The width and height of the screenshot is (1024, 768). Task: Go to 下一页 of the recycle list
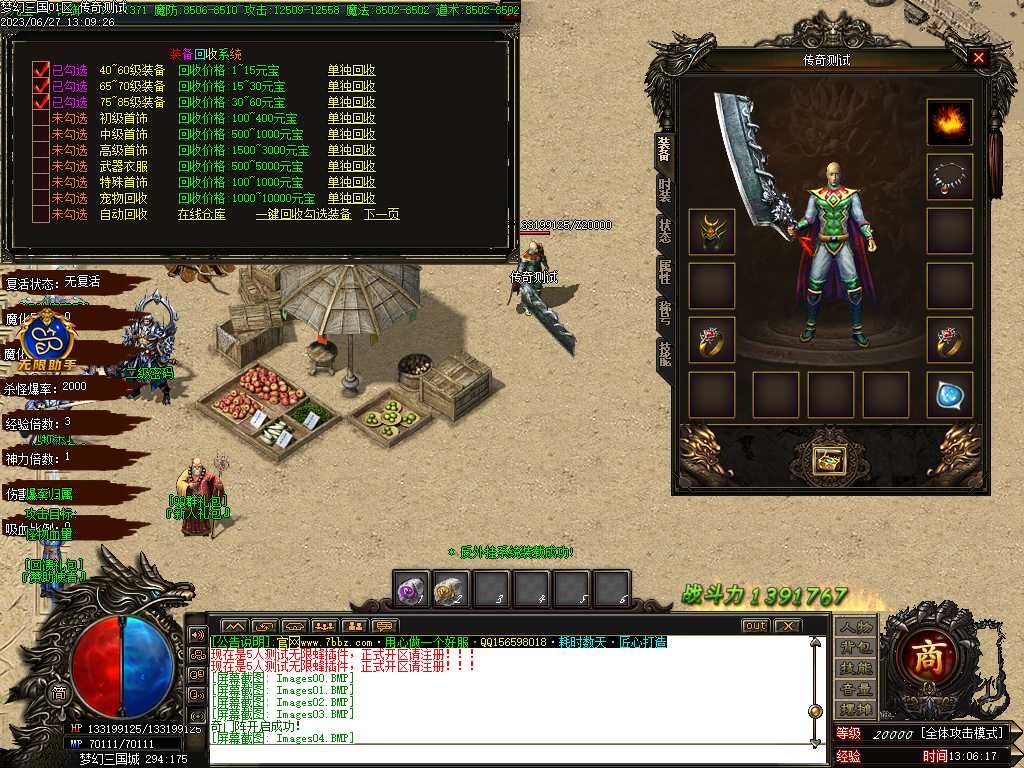point(381,214)
